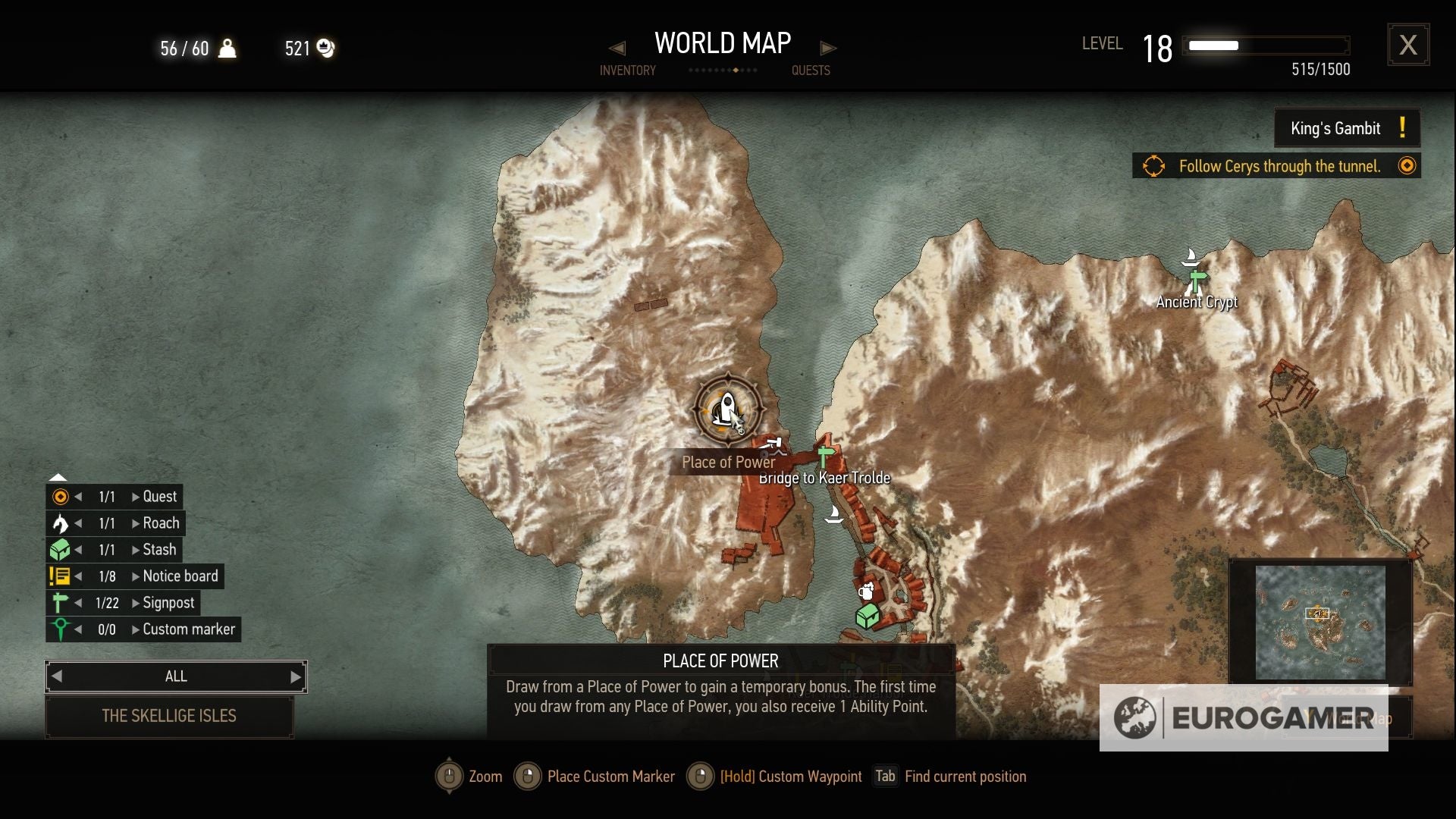This screenshot has width=1456, height=819.
Task: Select the notice board icon in the legend
Action: click(x=59, y=576)
